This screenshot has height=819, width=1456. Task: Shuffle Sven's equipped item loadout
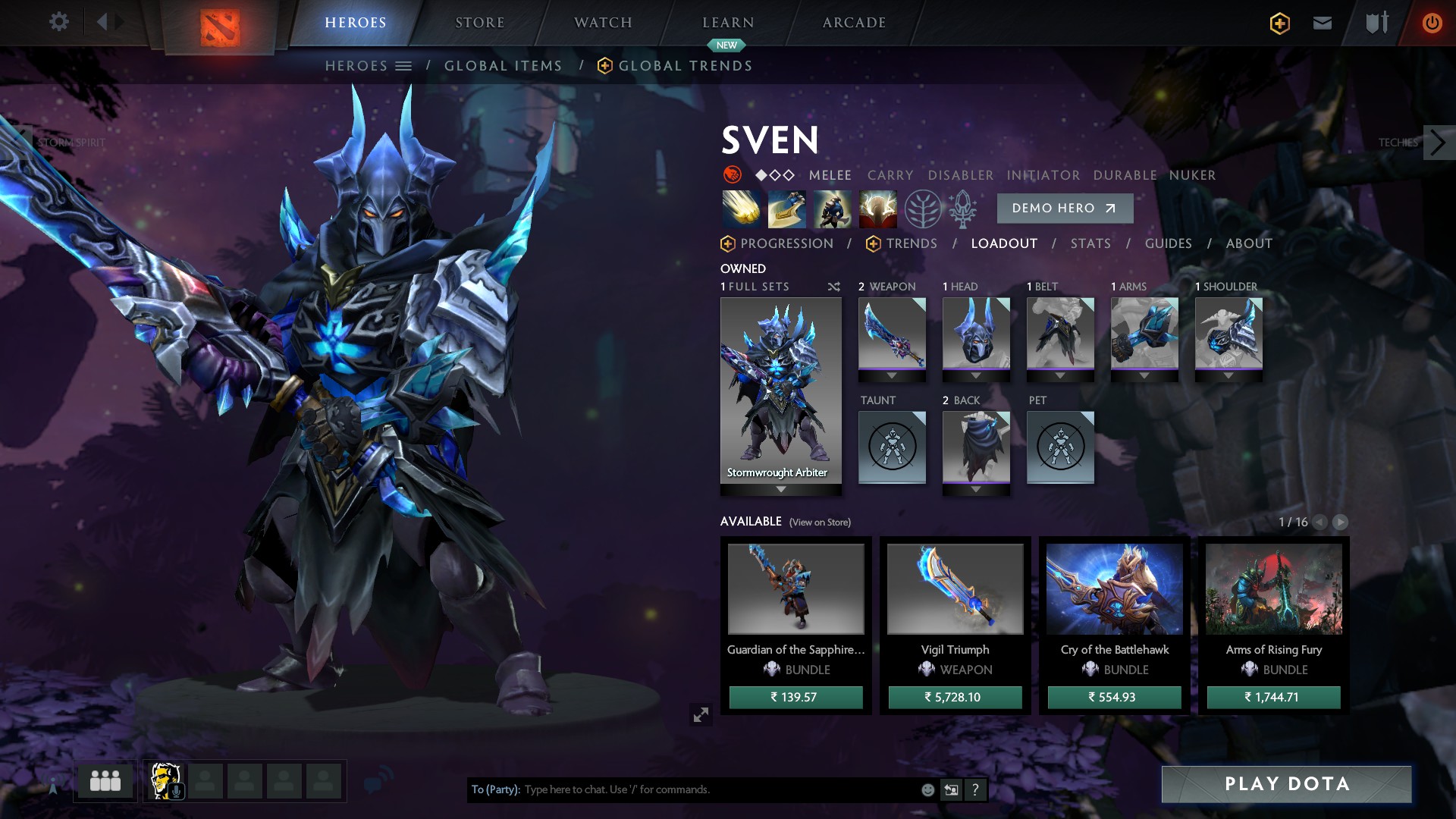pos(833,287)
